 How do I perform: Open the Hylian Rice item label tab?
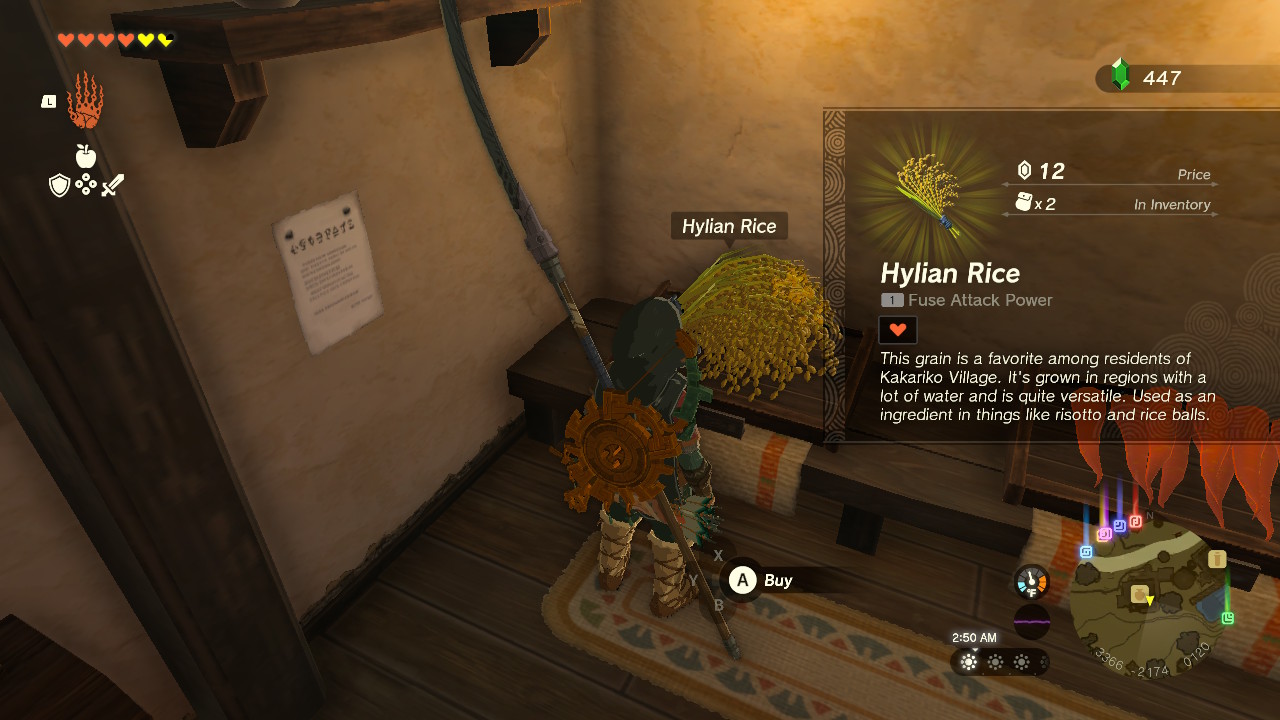(x=729, y=226)
